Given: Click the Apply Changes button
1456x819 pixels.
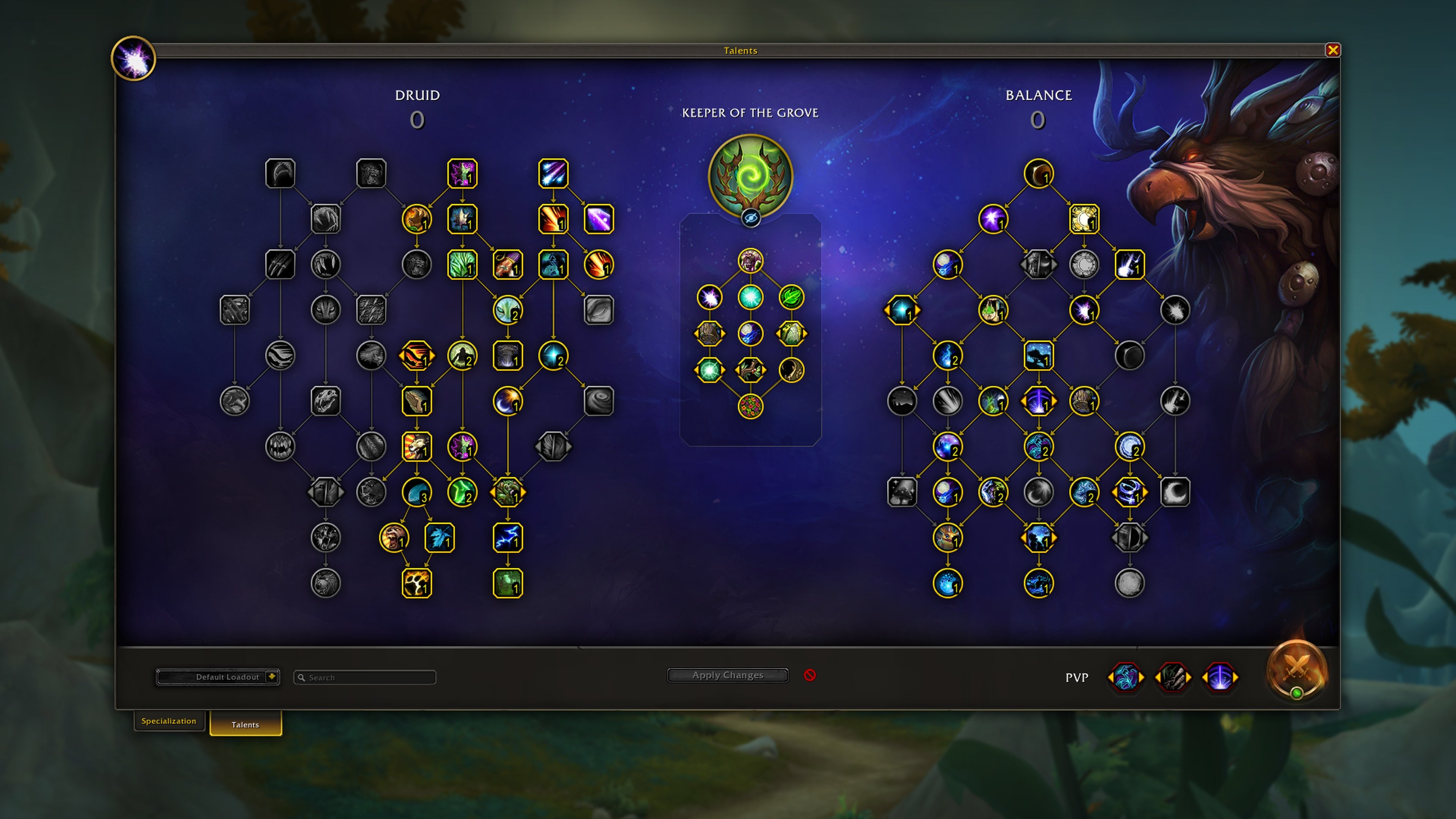Looking at the screenshot, I should point(728,675).
